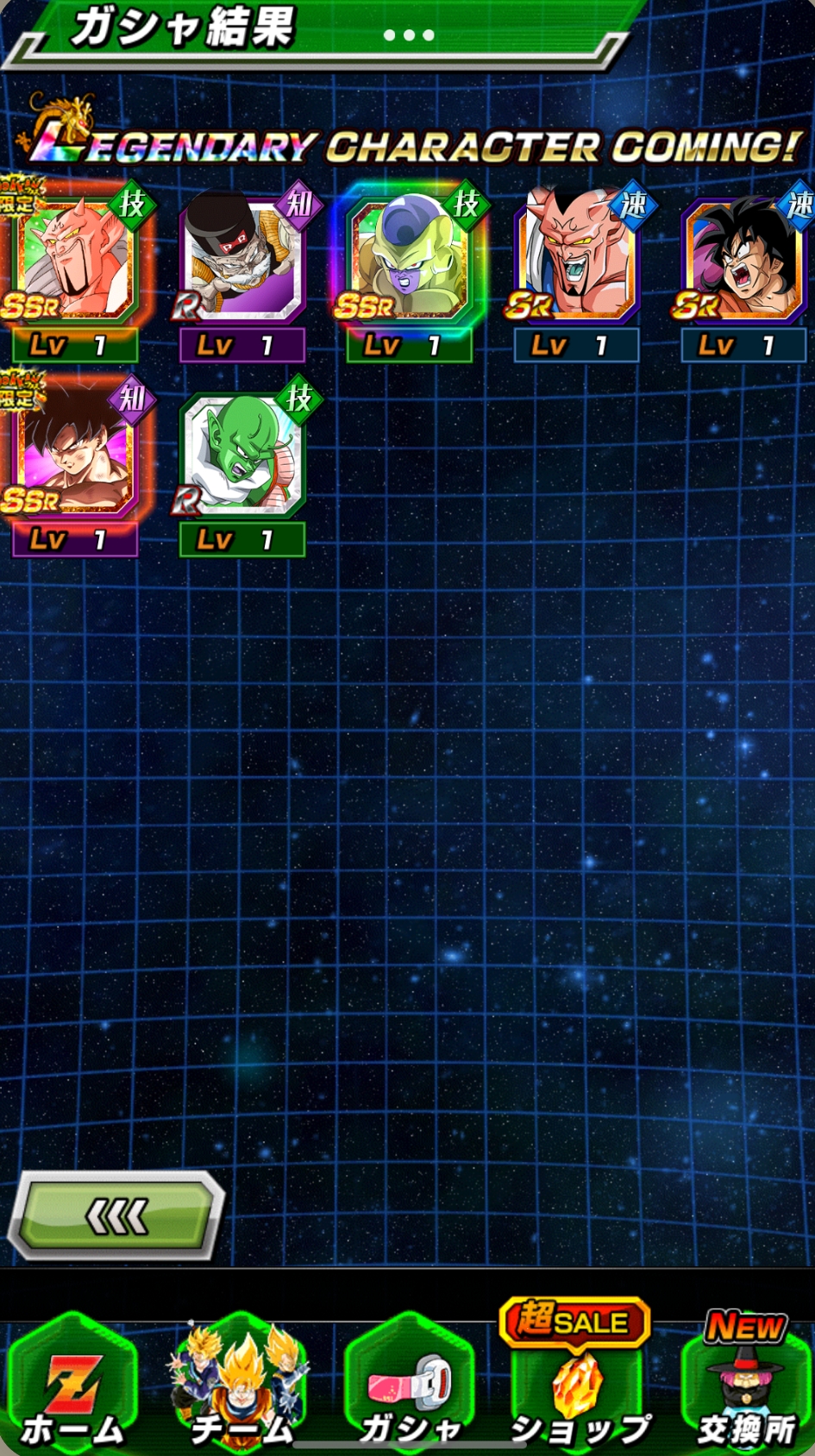Select the SSR Dabura character card

[73, 259]
